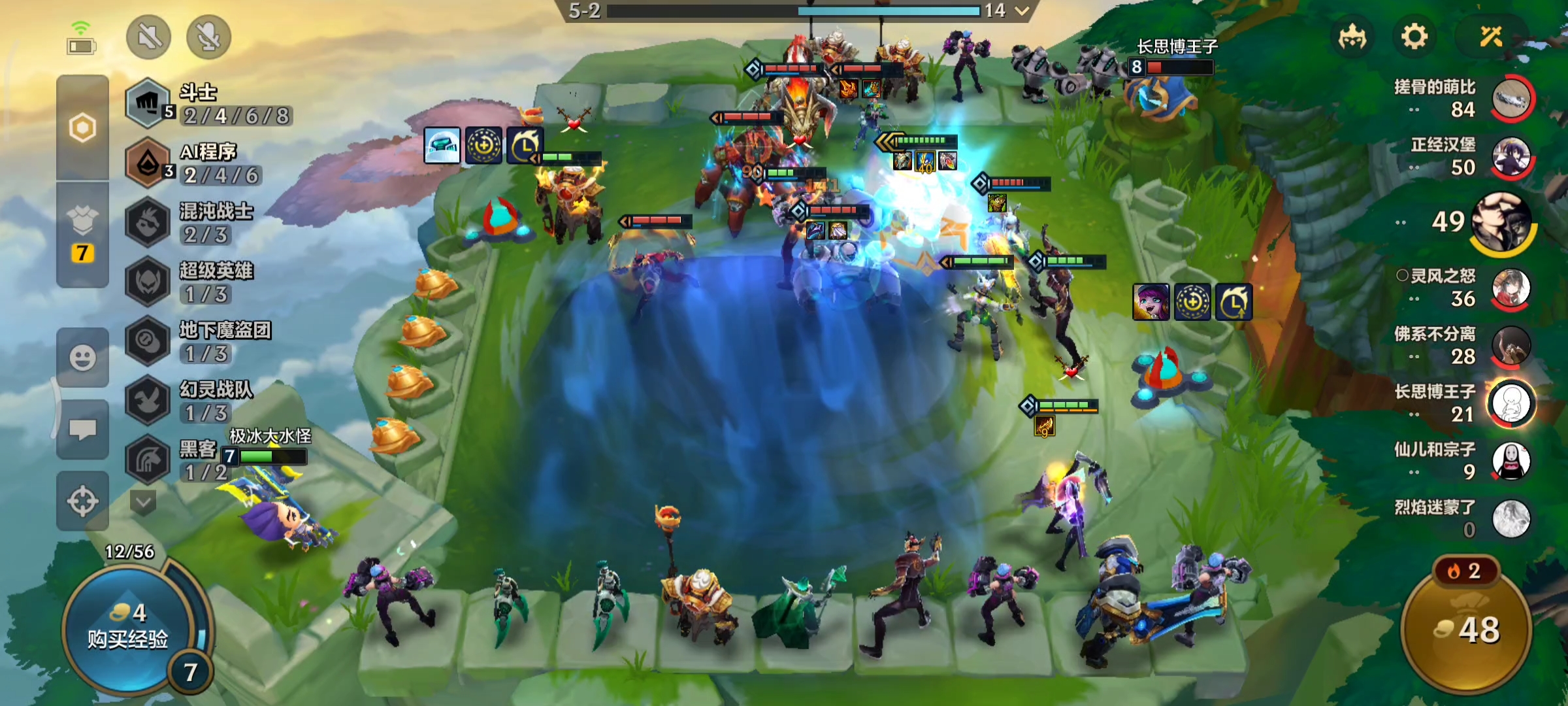The height and width of the screenshot is (706, 1568).
Task: Toggle the muted microphone icon
Action: [x=208, y=37]
